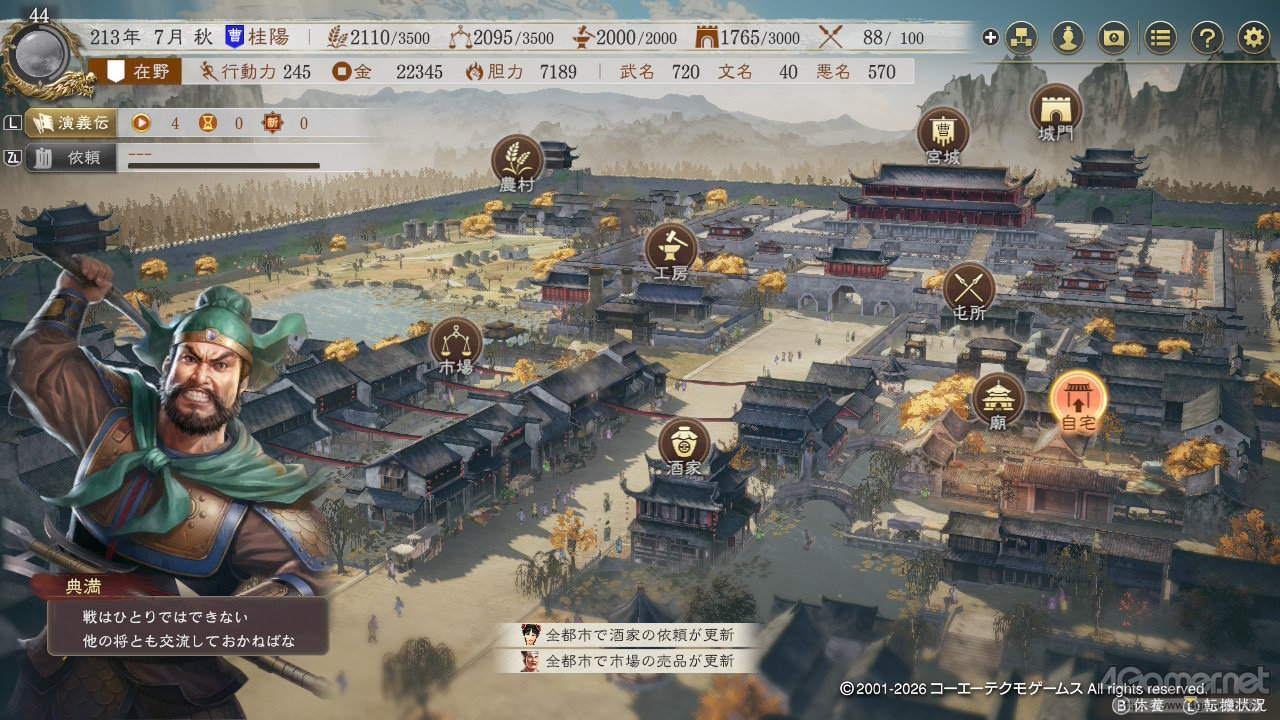Go to the 酒家 tavern

pyautogui.click(x=684, y=444)
